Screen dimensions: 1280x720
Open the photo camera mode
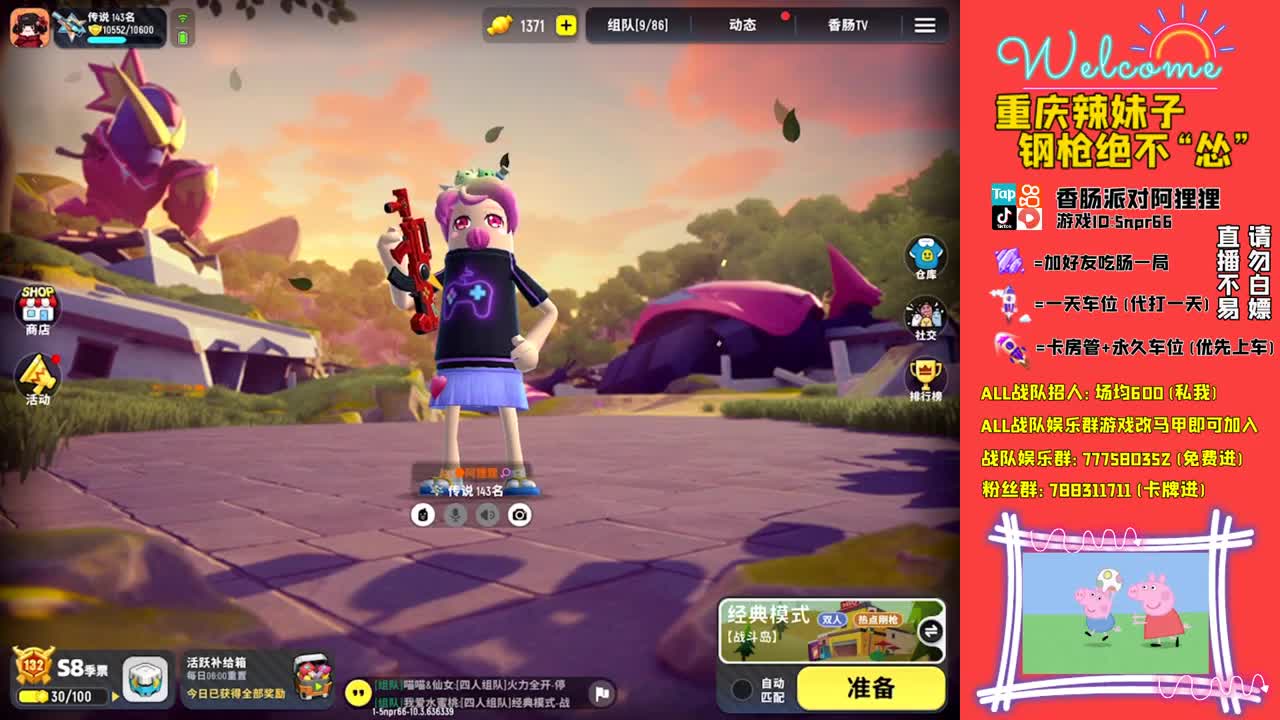[521, 514]
